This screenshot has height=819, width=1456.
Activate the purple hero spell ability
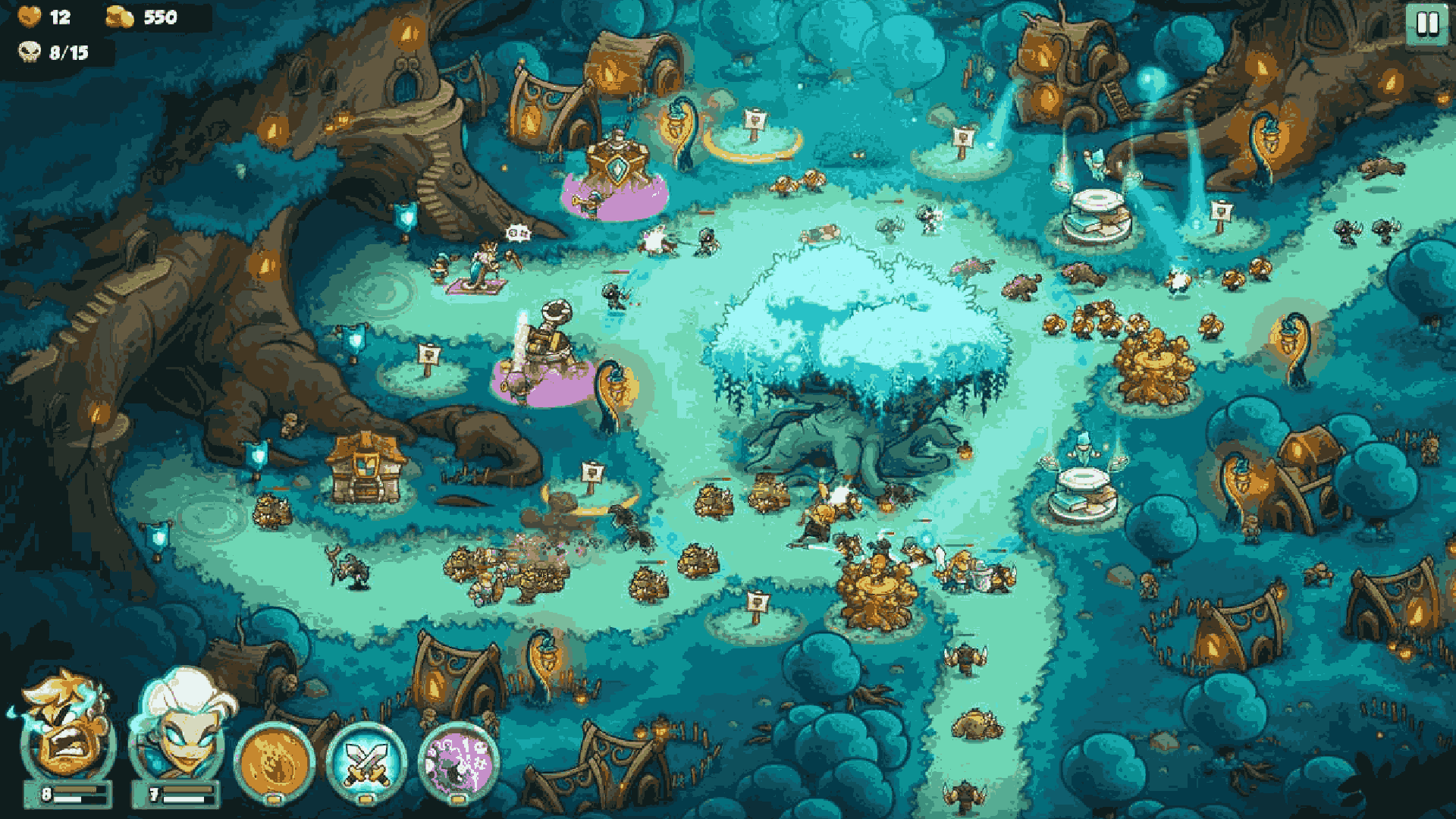pyautogui.click(x=458, y=761)
